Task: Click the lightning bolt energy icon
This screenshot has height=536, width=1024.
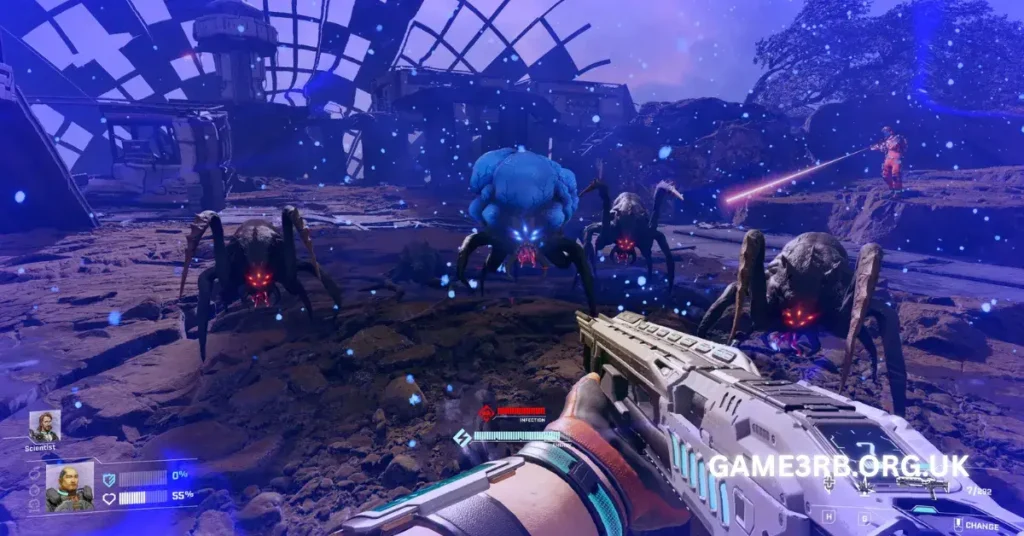Action: coord(462,437)
